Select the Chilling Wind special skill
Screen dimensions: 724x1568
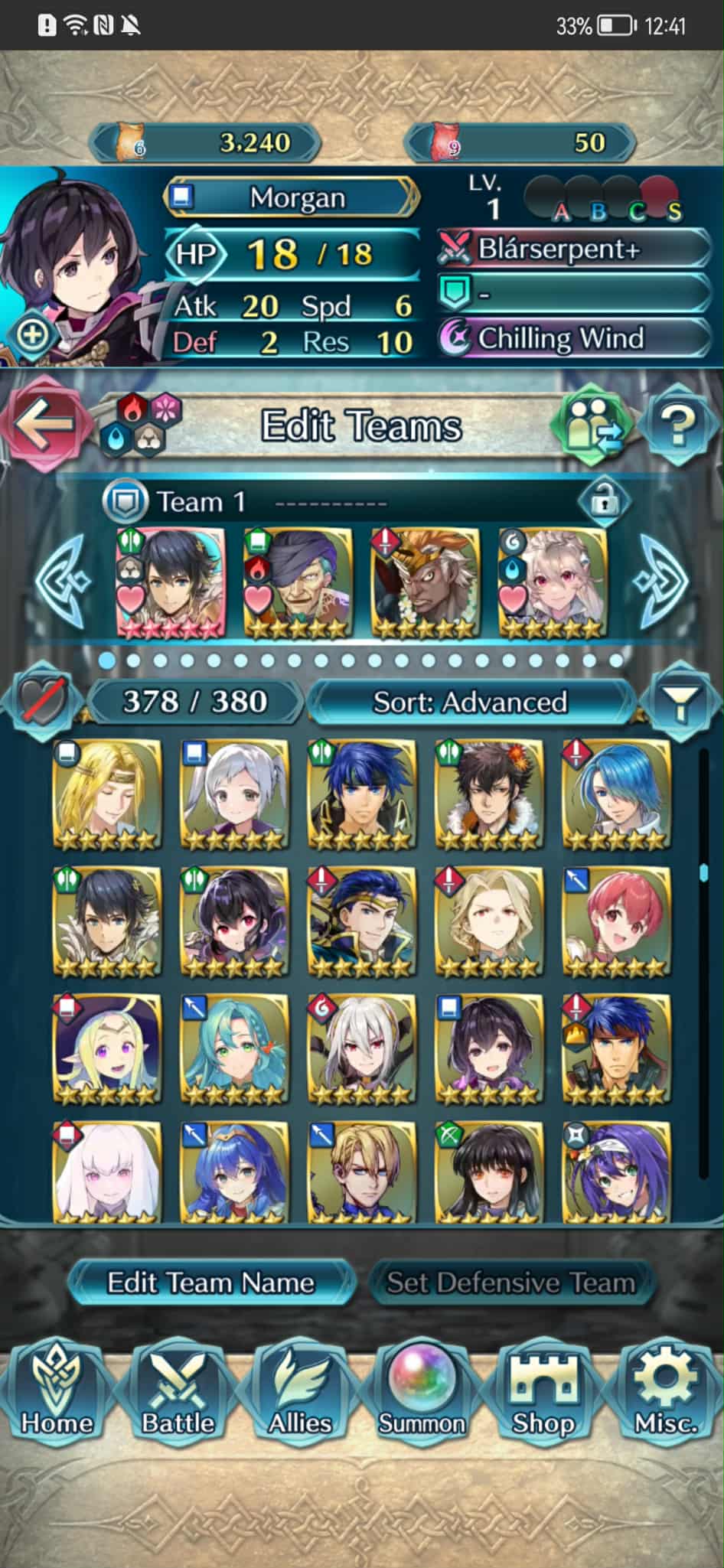pos(574,338)
